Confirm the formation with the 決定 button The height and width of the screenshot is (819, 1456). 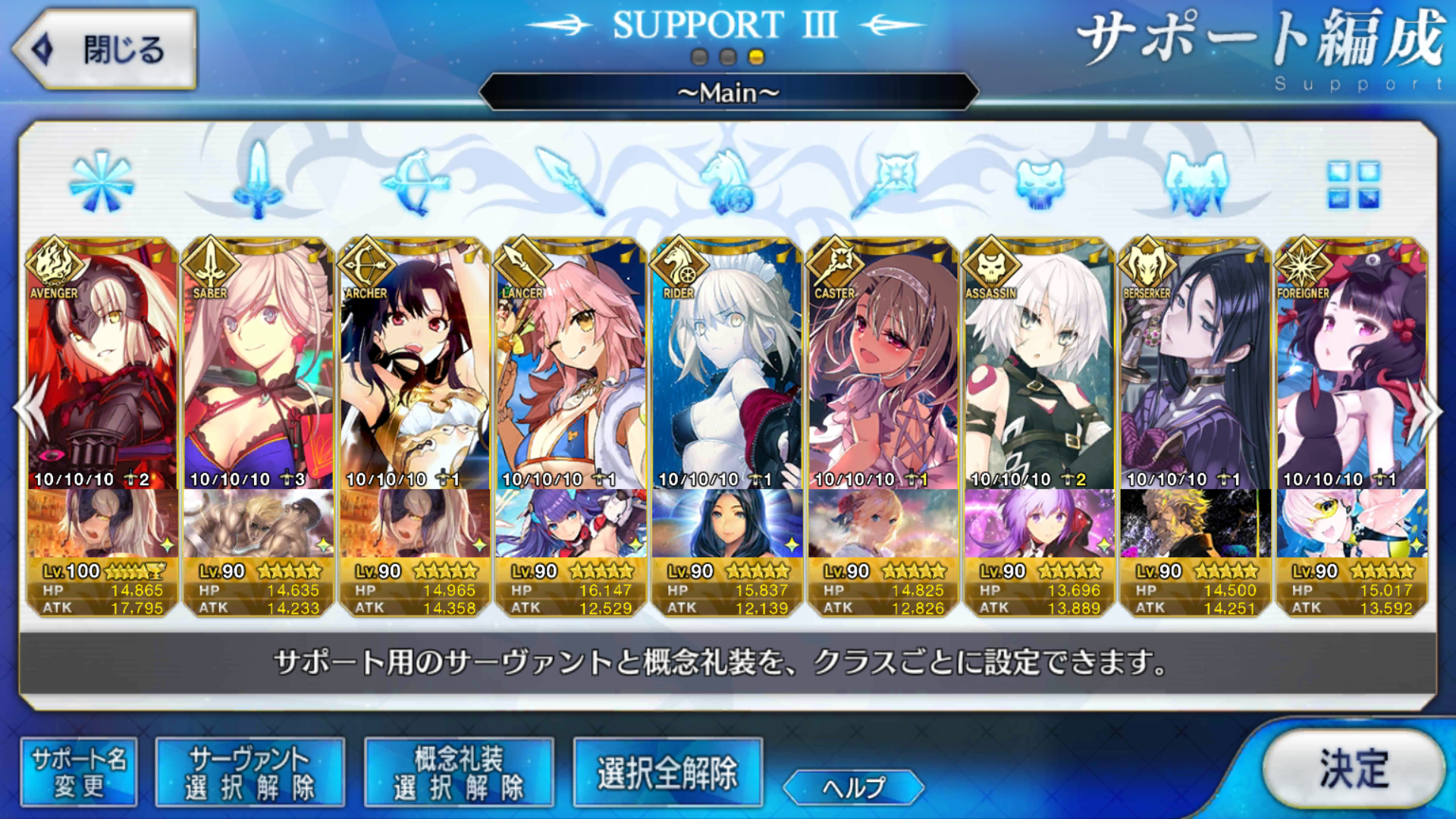pos(1354,769)
